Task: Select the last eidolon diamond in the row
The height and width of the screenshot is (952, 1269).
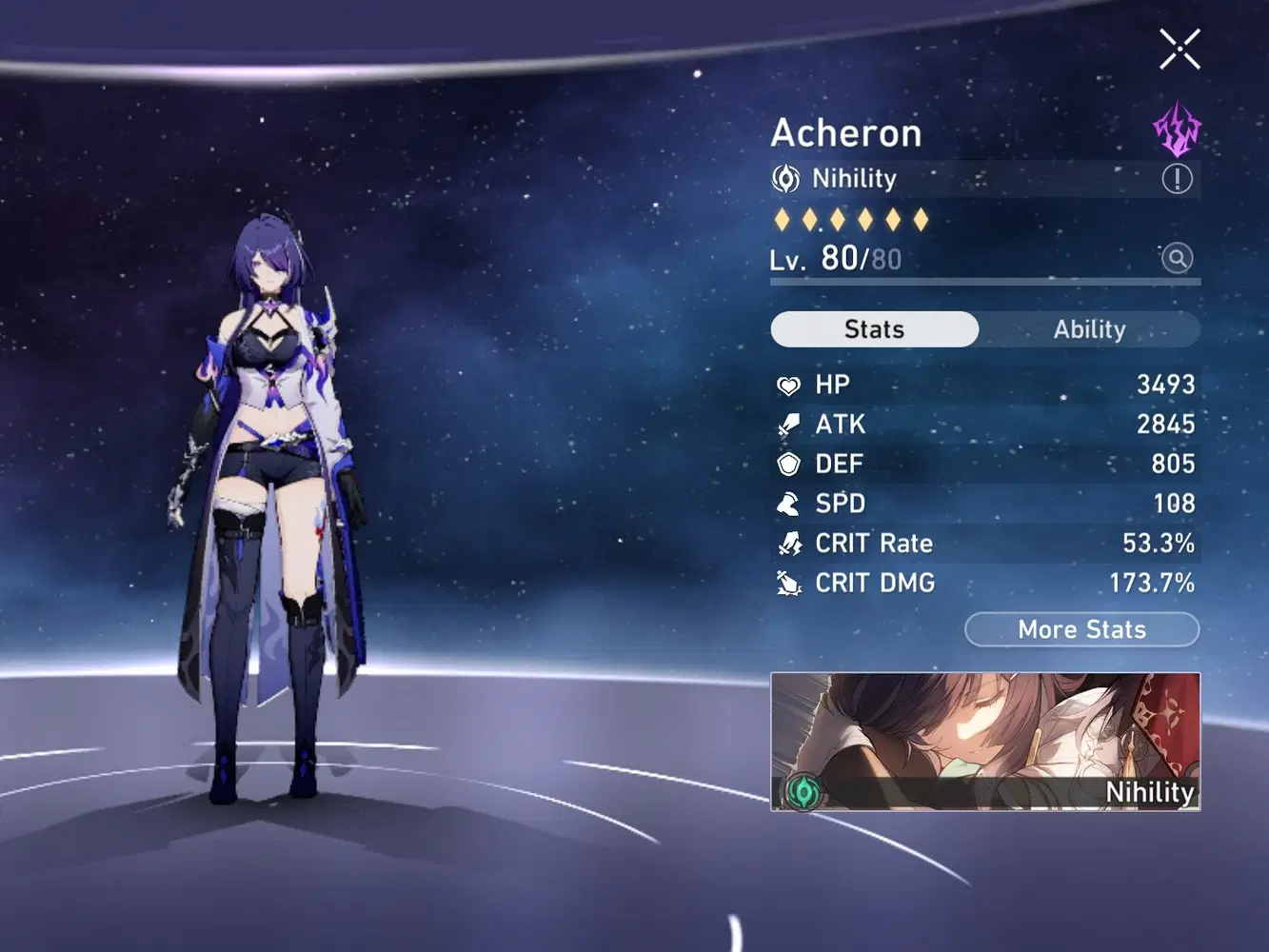Action: click(922, 218)
